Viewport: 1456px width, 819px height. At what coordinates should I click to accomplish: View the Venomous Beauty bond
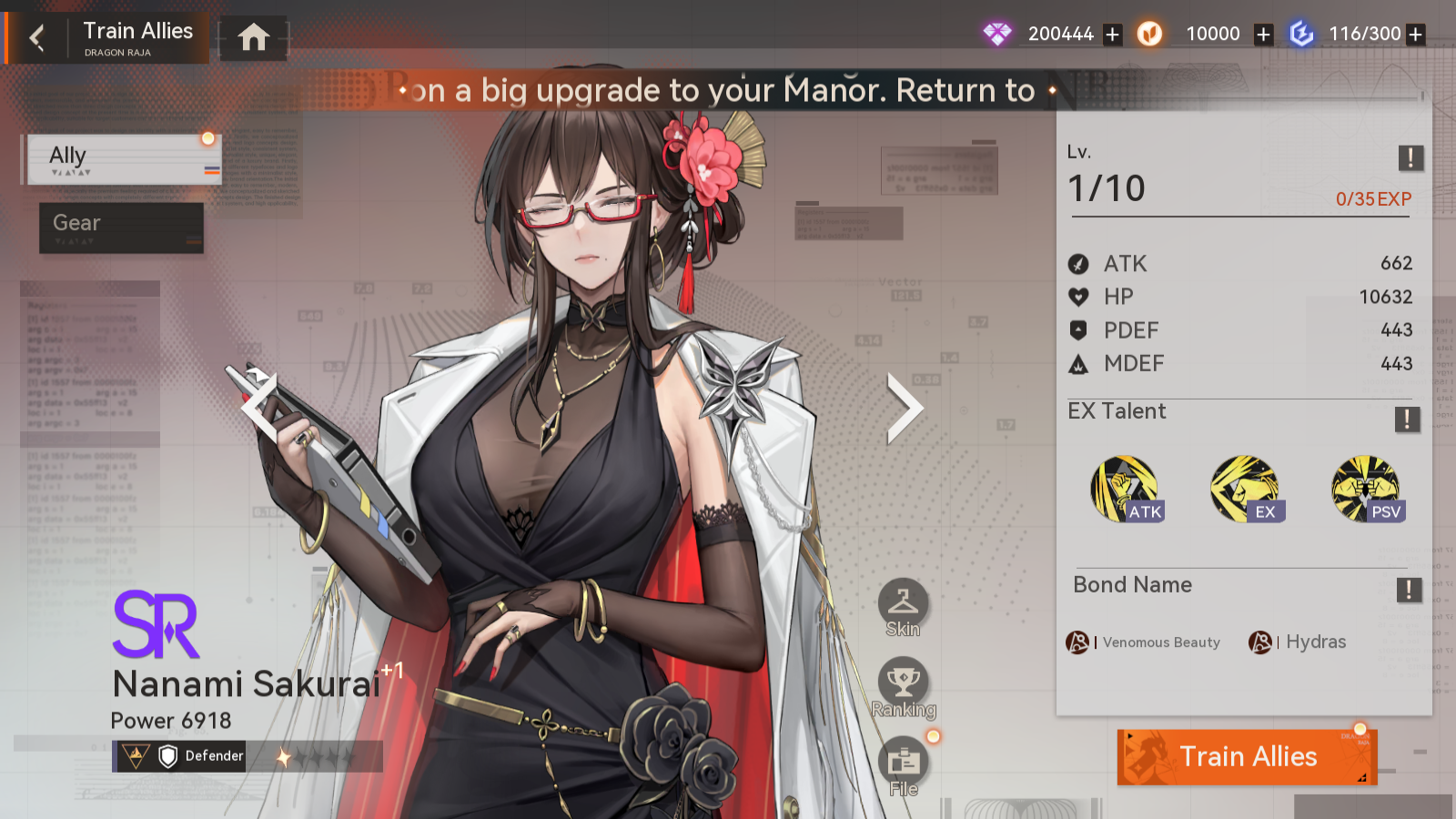(1144, 642)
